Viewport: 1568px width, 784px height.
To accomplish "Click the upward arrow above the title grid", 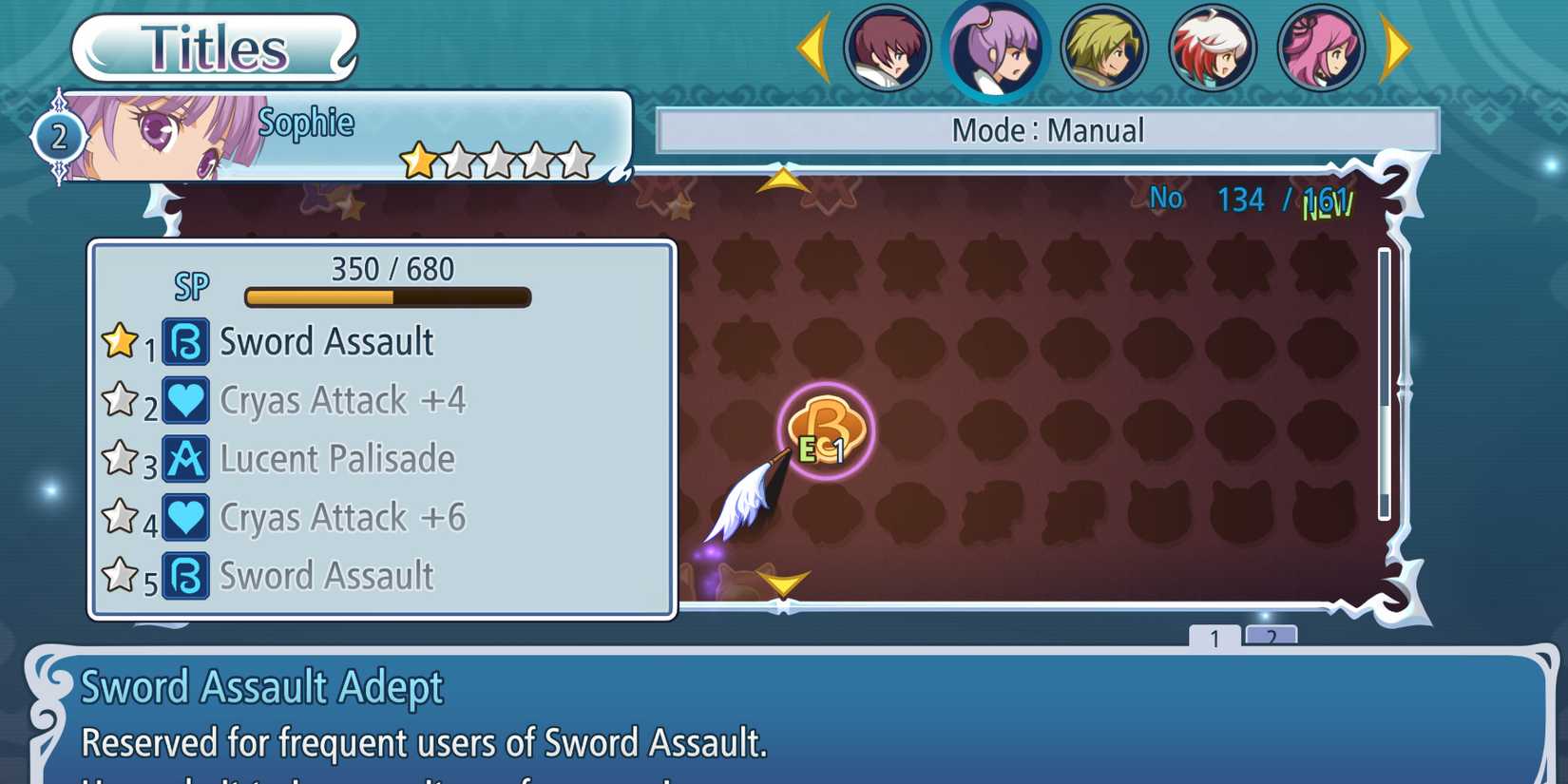I will 781,179.
